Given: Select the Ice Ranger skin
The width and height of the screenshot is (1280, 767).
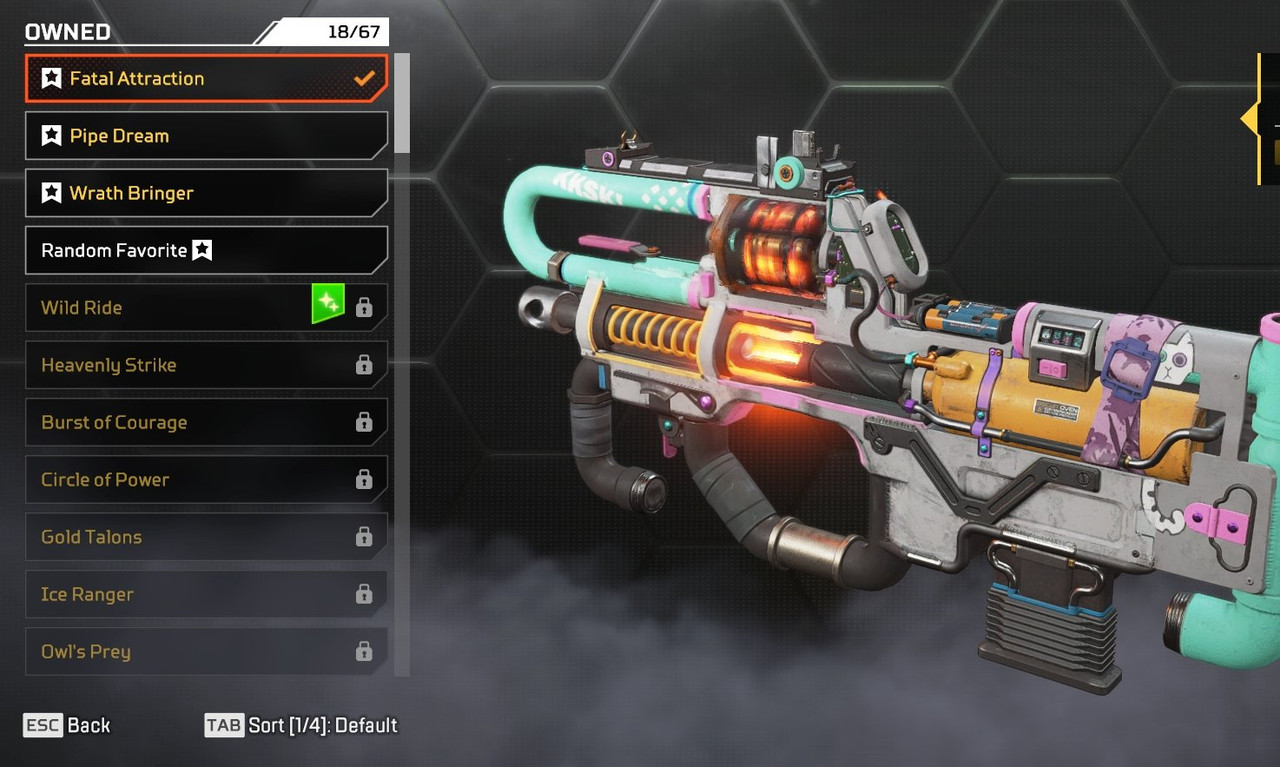Looking at the screenshot, I should tap(205, 594).
